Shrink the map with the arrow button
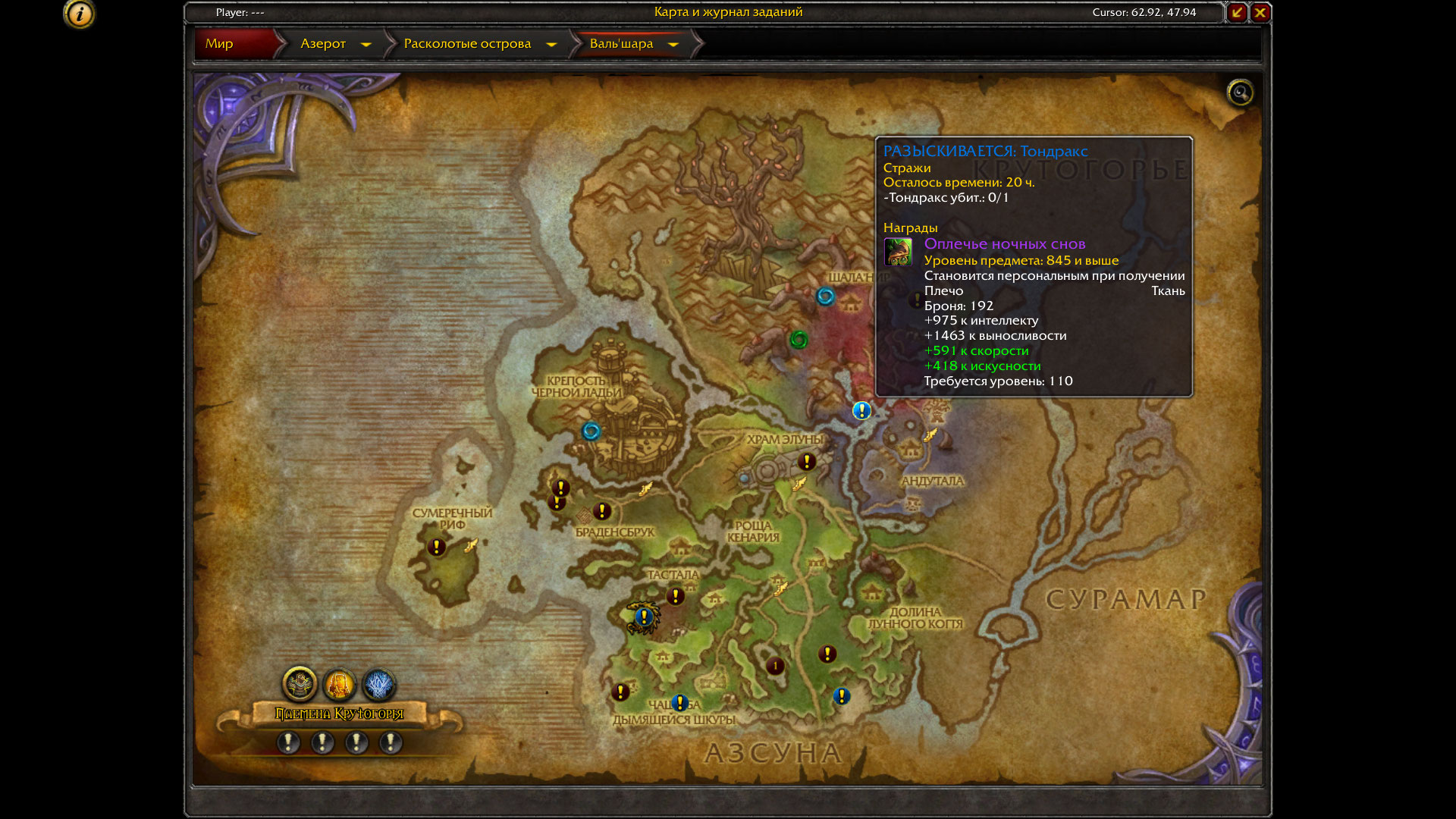Screen dimensions: 1456x819 [1237, 12]
